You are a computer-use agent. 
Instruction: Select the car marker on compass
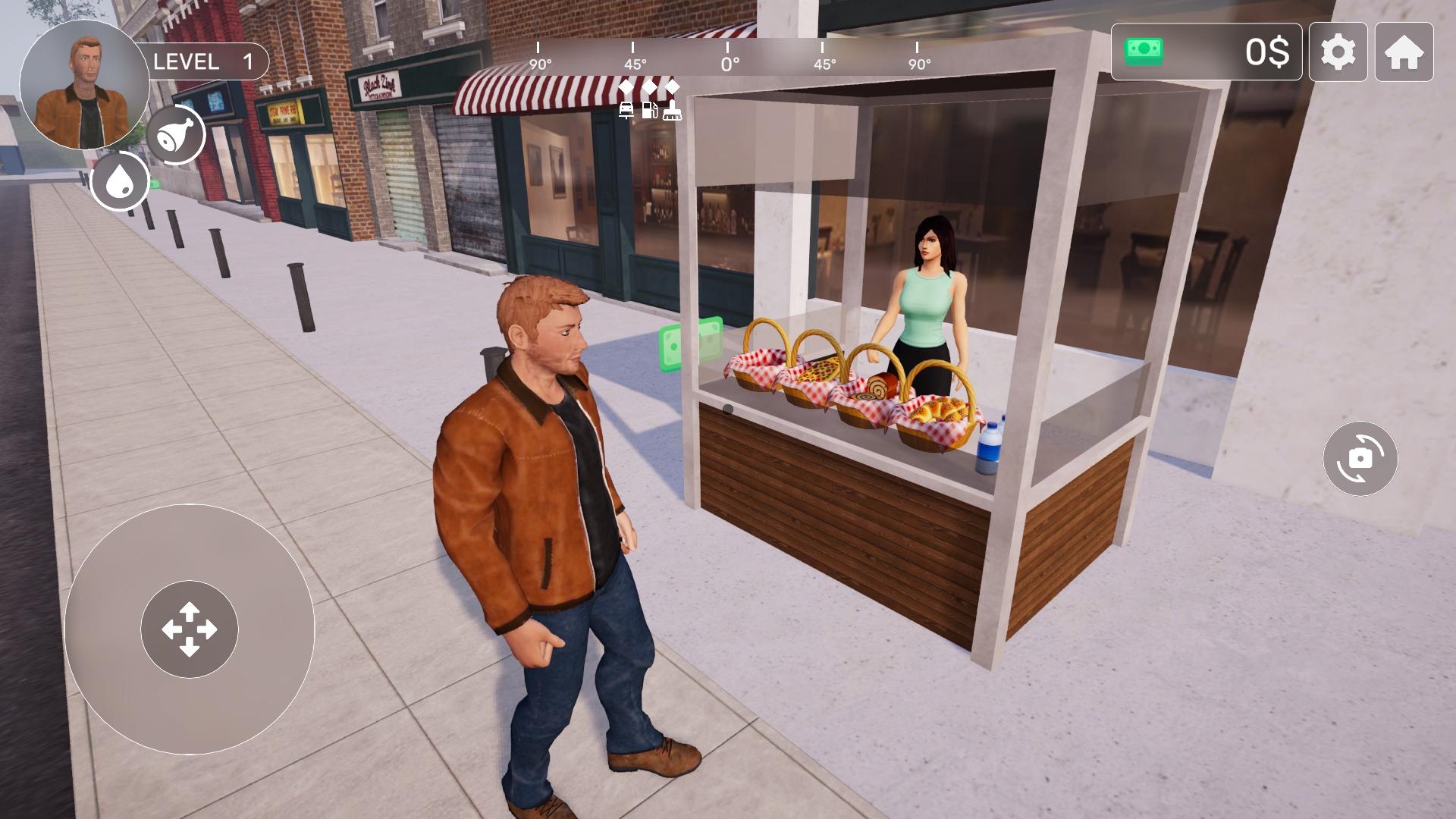[626, 111]
